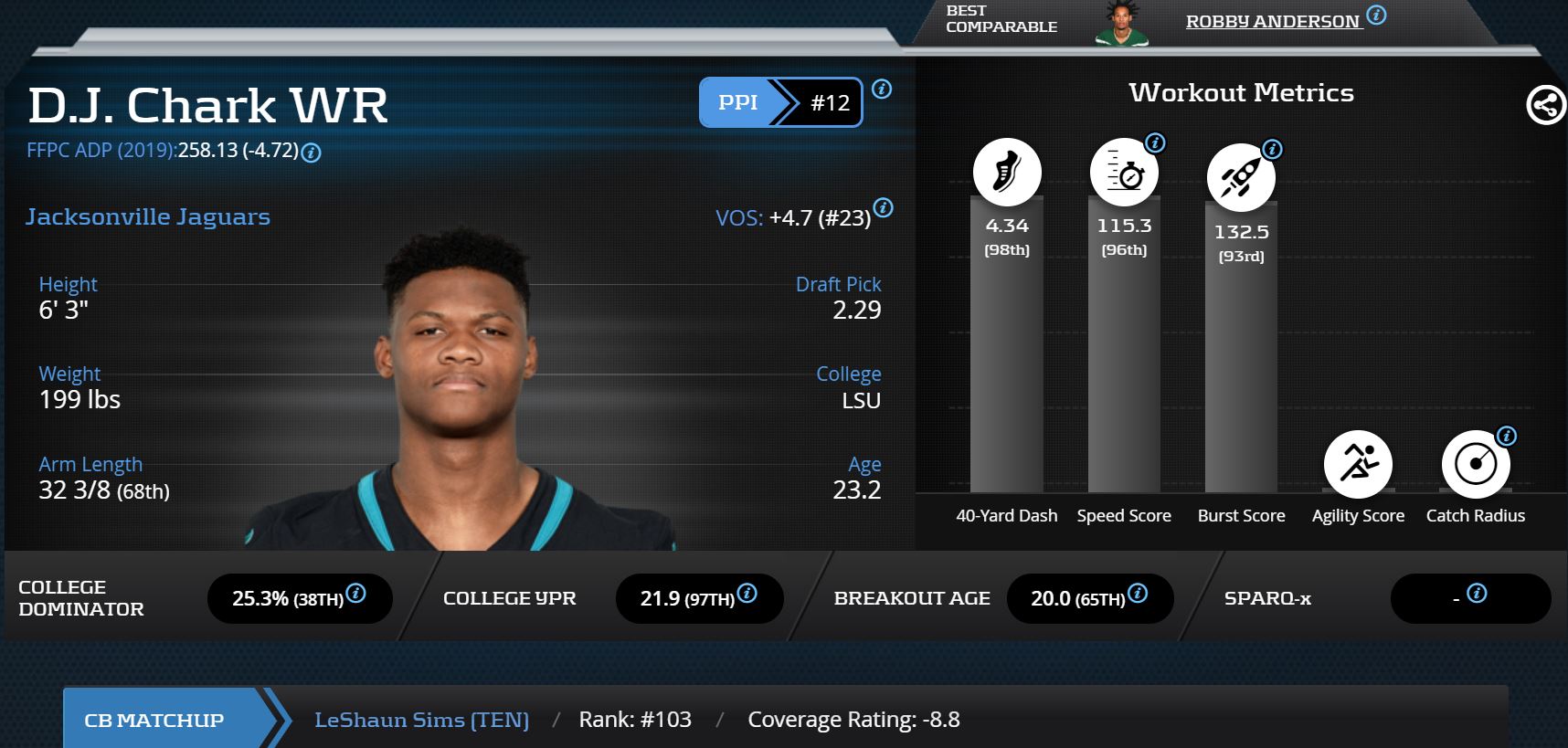This screenshot has width=1568, height=748.
Task: Open info icon on Burst Score
Action: [x=1272, y=149]
